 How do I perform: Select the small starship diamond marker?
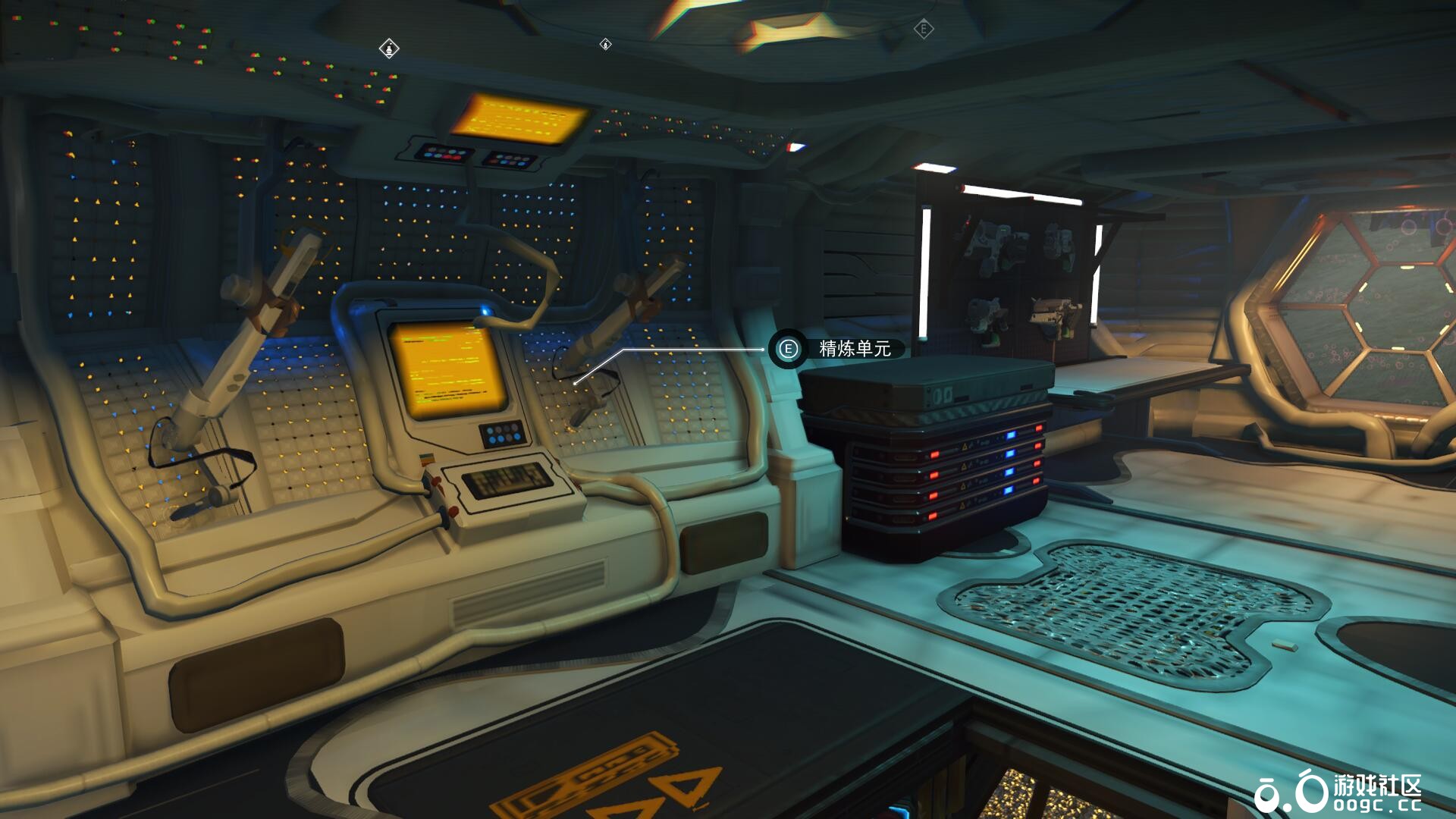[x=605, y=45]
